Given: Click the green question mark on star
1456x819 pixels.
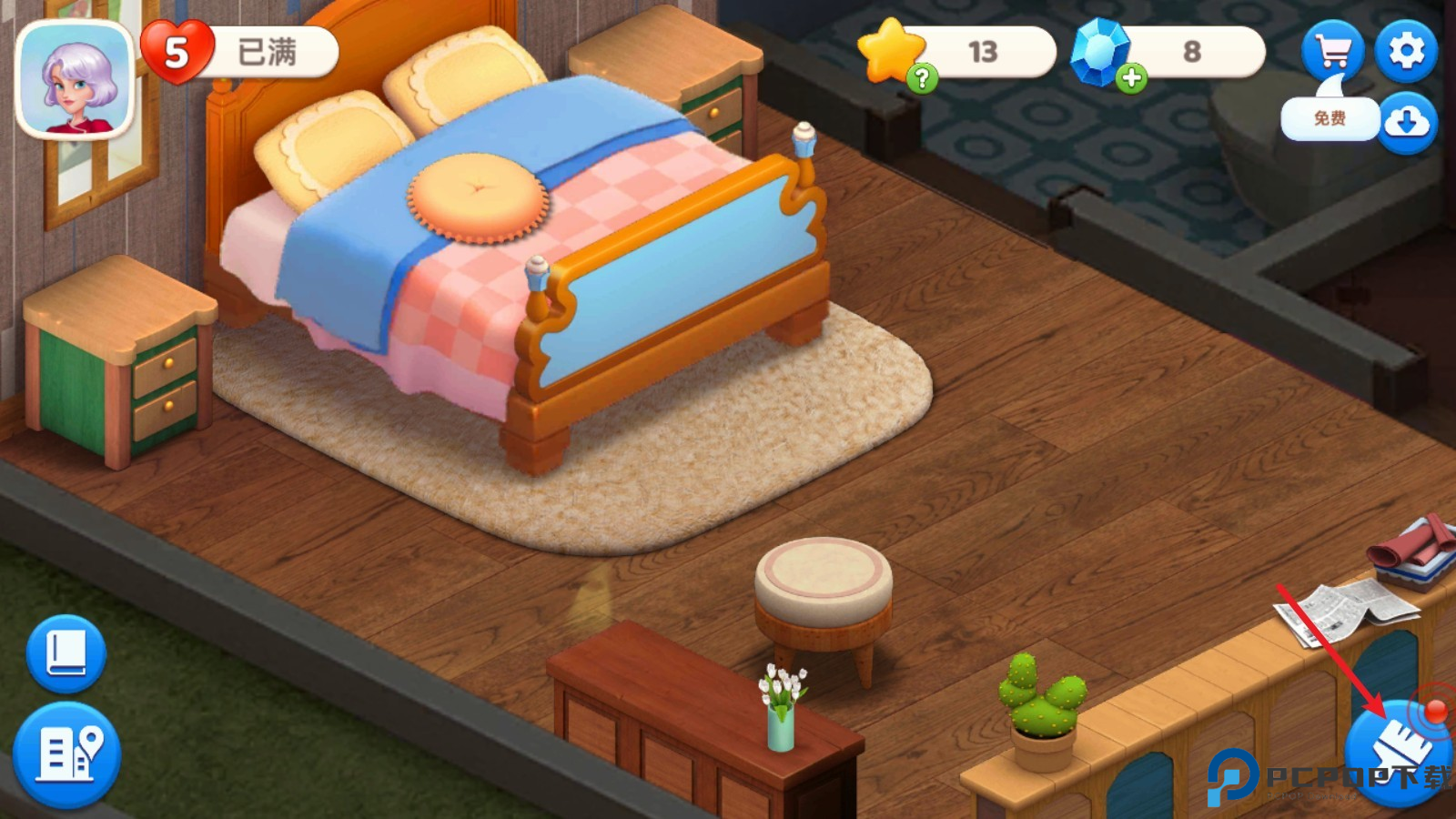Looking at the screenshot, I should point(922,78).
